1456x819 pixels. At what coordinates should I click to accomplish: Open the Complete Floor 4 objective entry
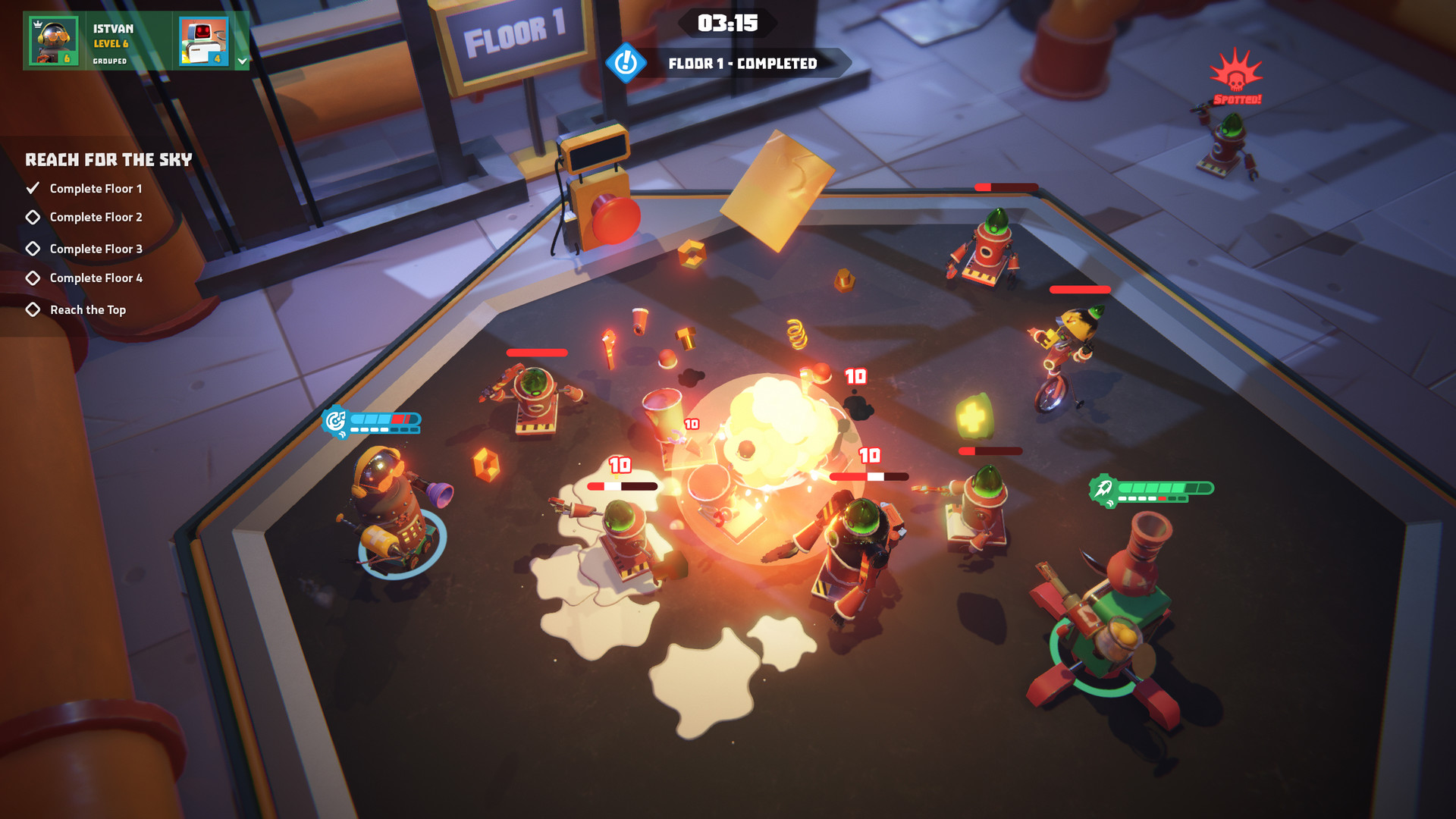pyautogui.click(x=32, y=278)
